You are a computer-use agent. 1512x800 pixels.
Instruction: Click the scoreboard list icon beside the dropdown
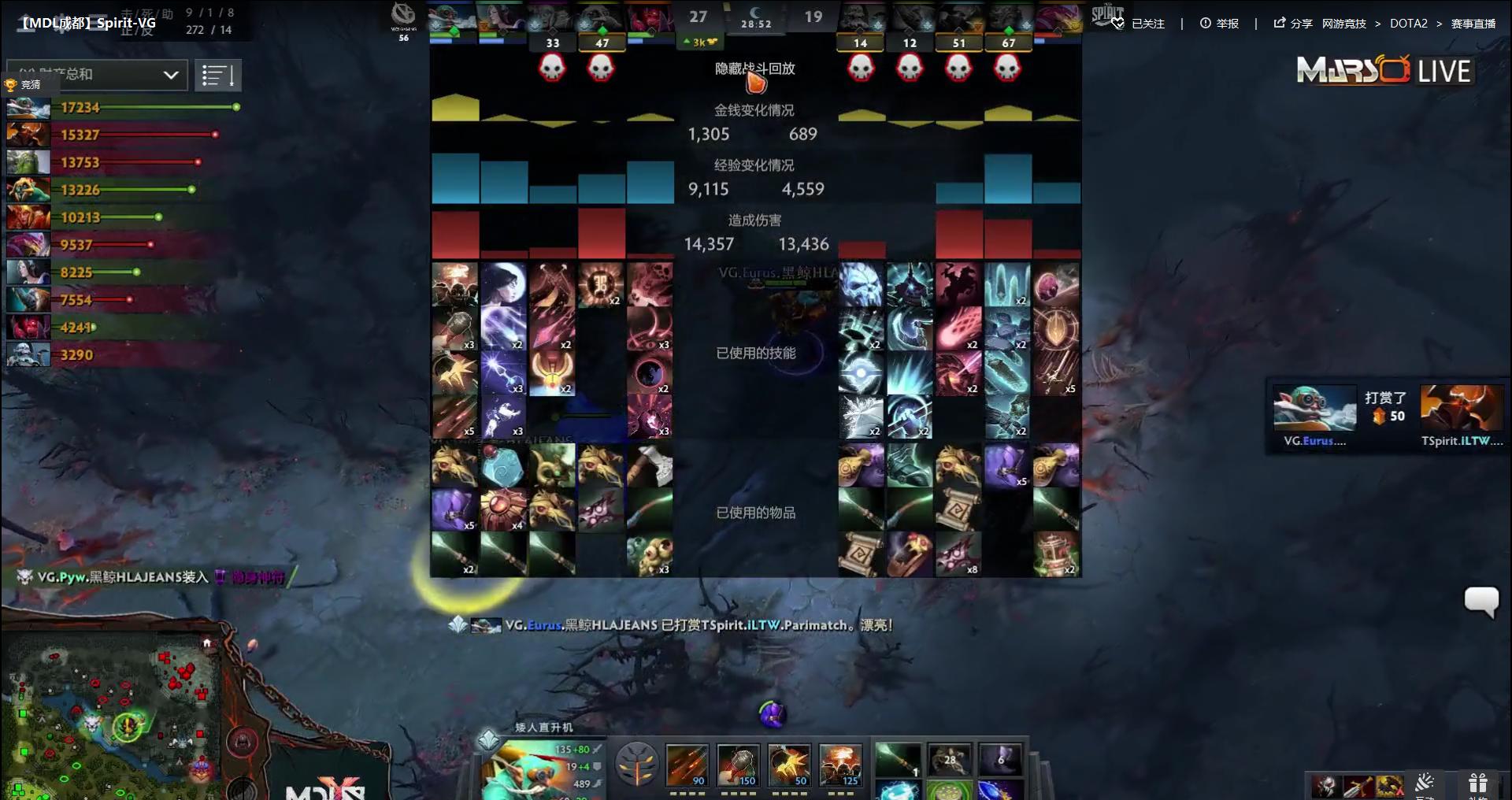tap(219, 75)
